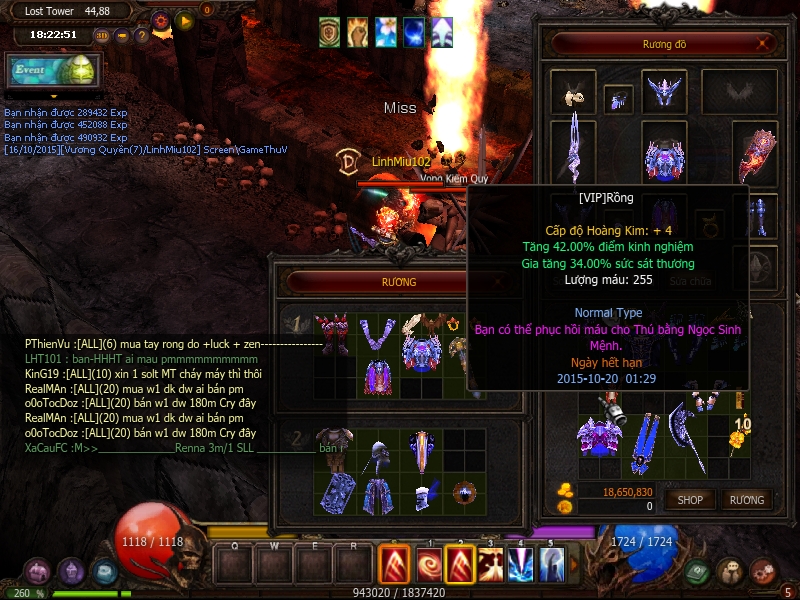Click the purple bag icon at bottom left

coord(36,572)
